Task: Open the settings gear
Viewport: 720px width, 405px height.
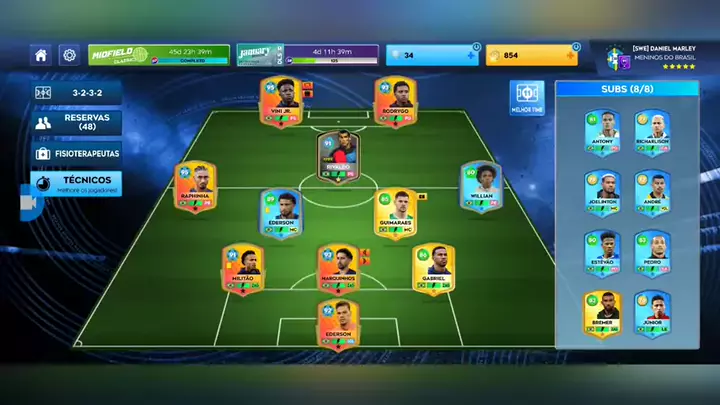Action: tap(69, 55)
